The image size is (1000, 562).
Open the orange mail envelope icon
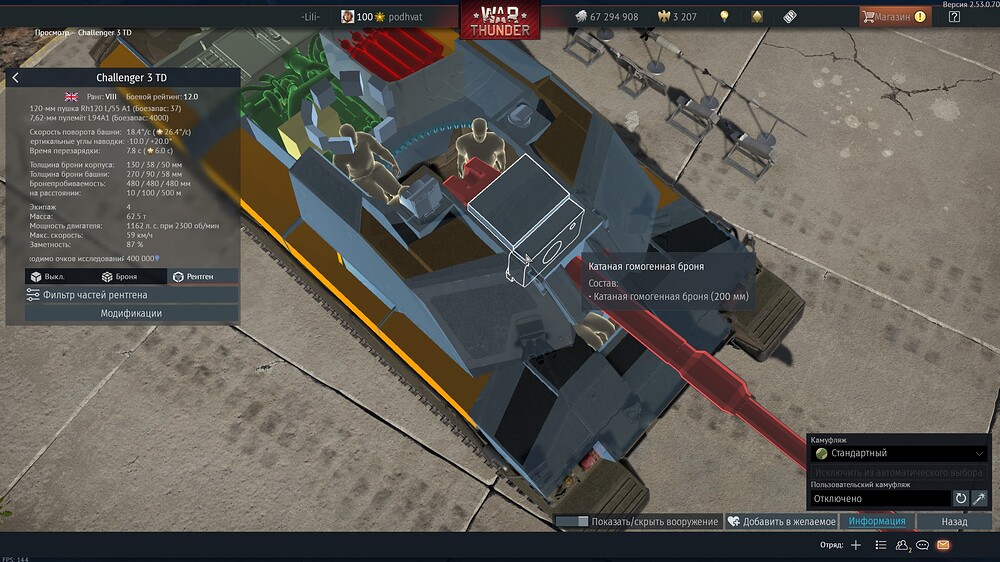tap(943, 545)
